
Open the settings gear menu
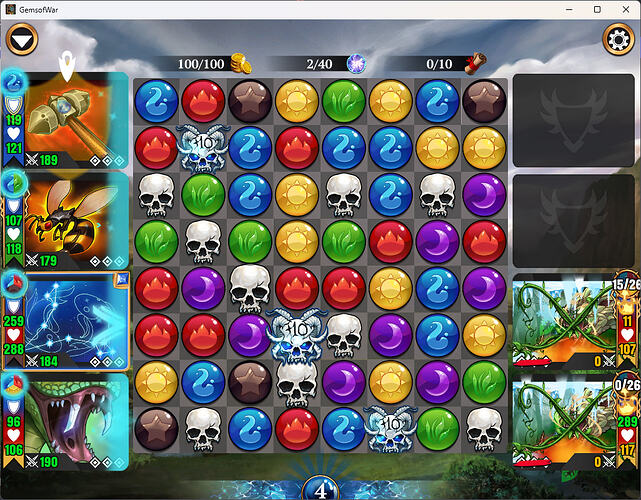click(619, 41)
